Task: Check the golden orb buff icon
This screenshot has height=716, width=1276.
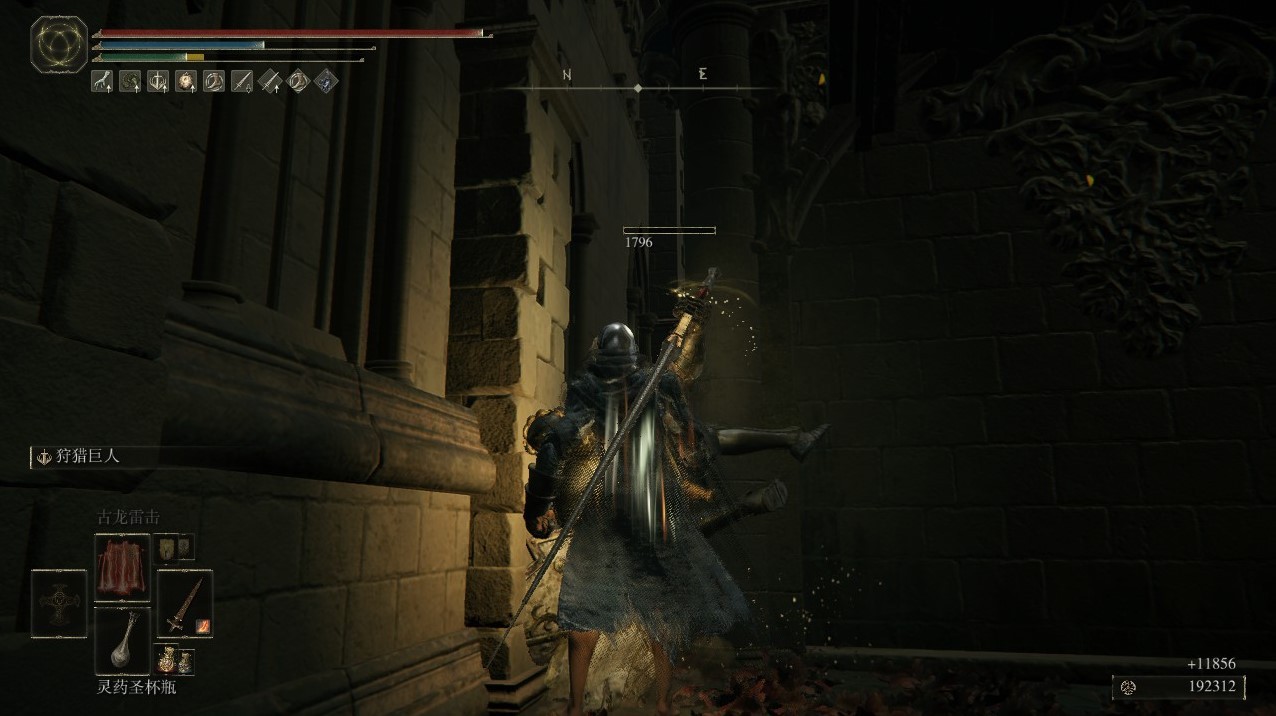Action: pyautogui.click(x=185, y=81)
